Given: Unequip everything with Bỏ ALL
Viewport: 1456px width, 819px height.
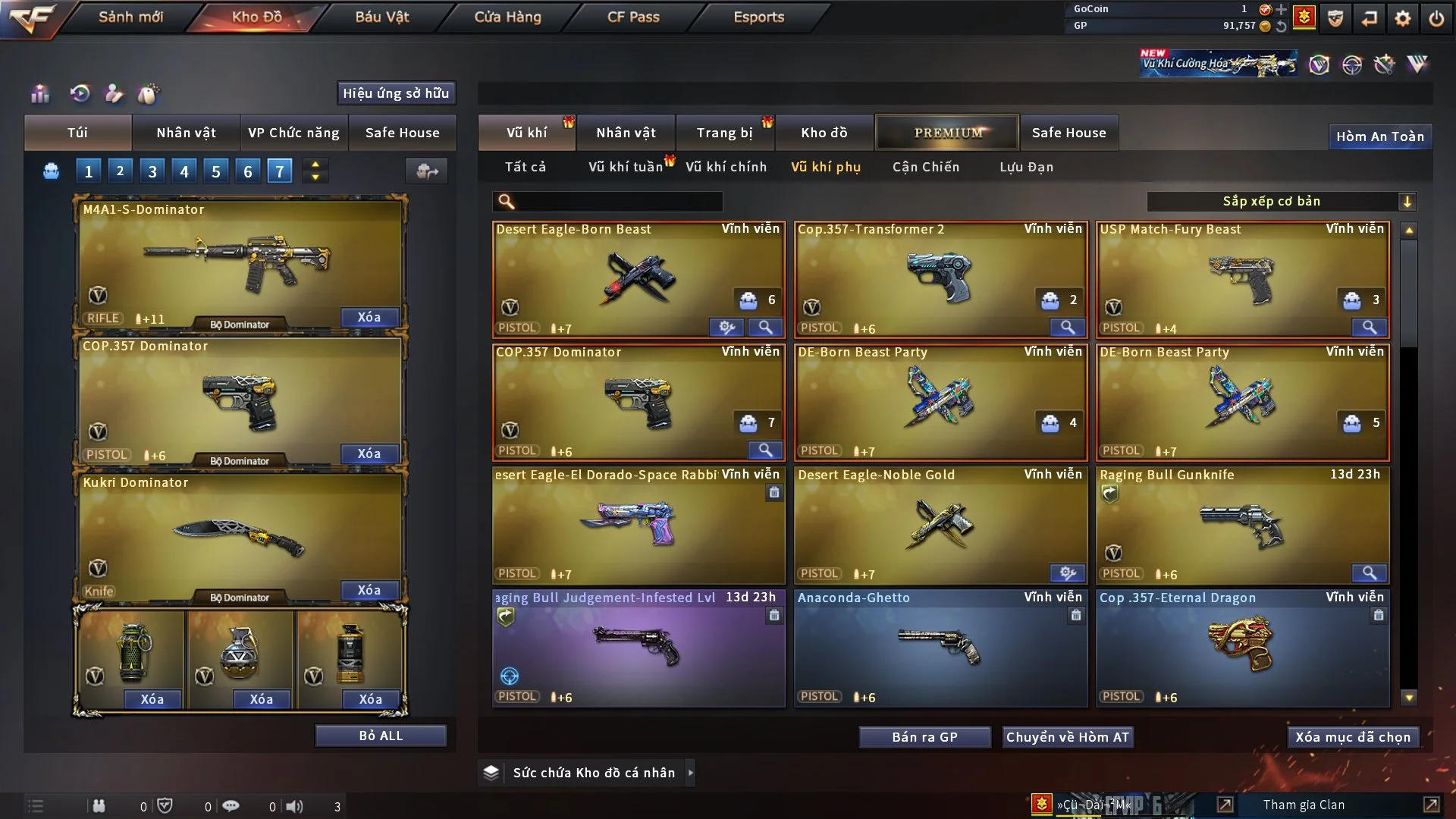Looking at the screenshot, I should [381, 736].
